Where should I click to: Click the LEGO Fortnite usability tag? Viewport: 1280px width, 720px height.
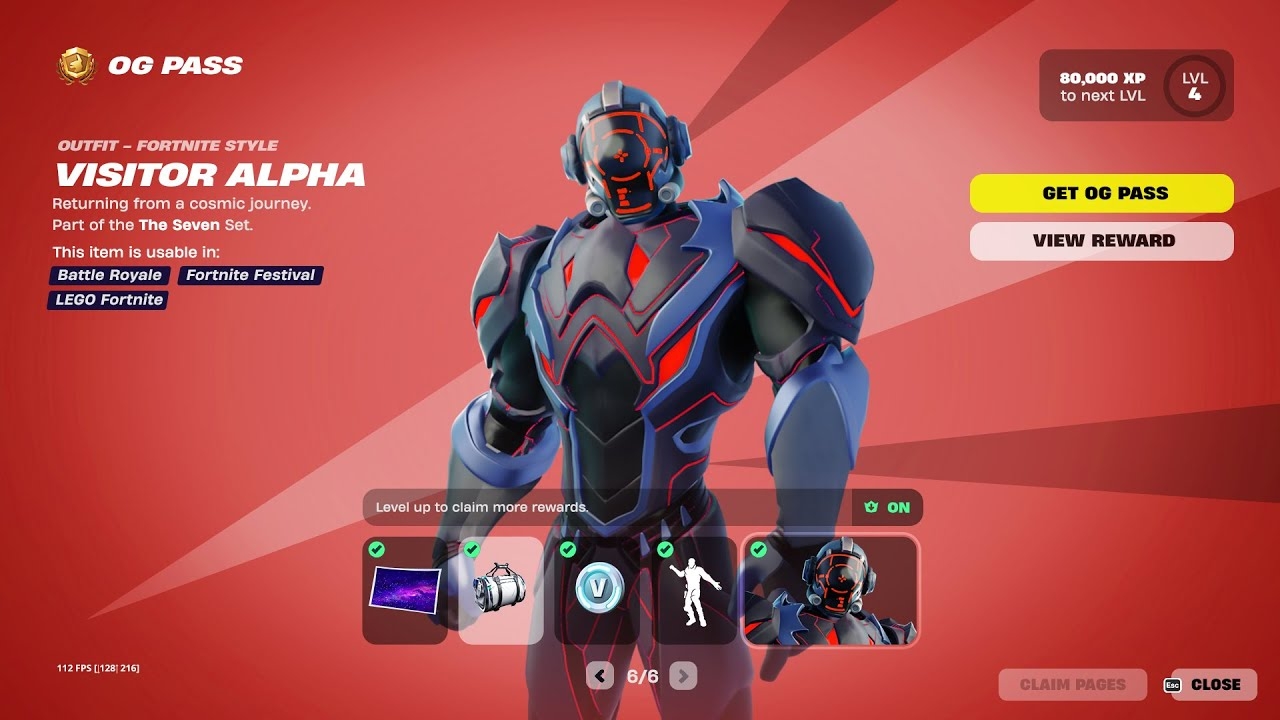(106, 300)
